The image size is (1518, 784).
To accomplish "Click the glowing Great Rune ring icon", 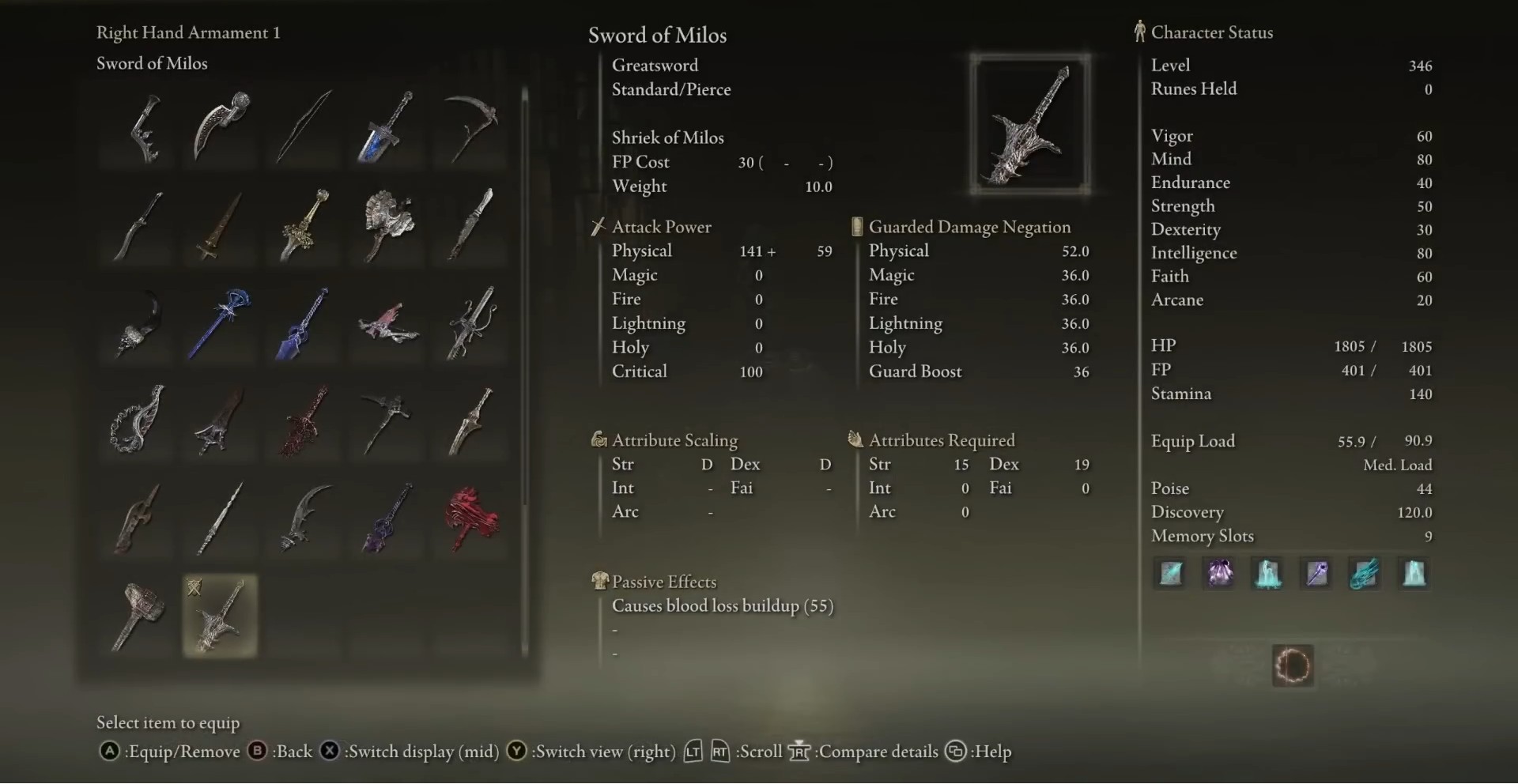I will tap(1293, 665).
